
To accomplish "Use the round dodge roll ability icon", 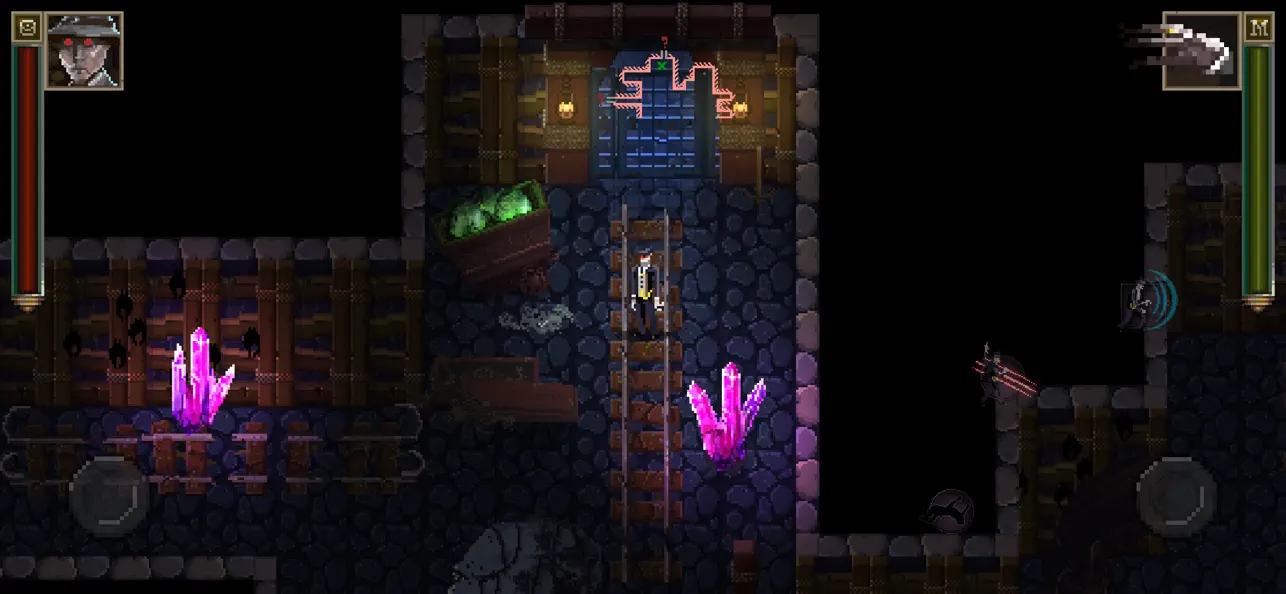I will (947, 512).
